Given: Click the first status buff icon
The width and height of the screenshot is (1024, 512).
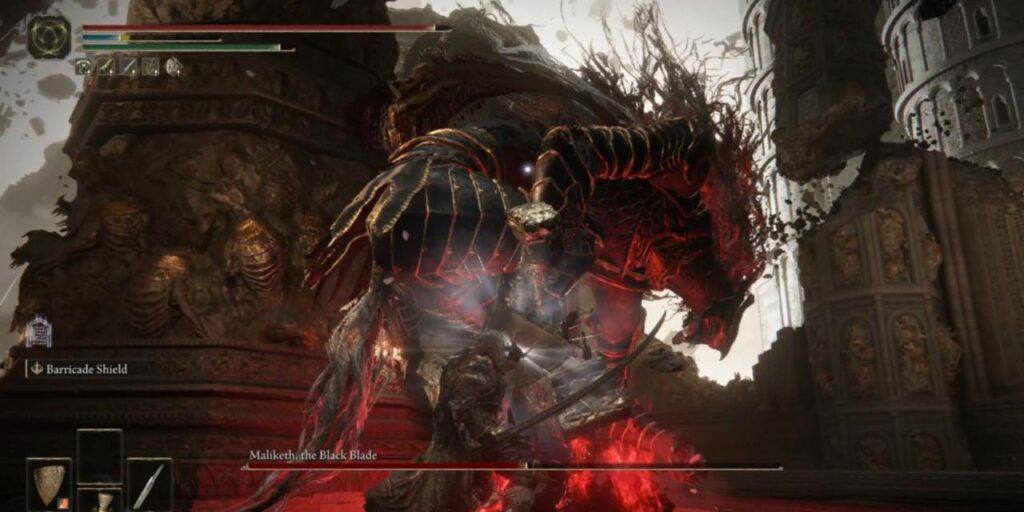Looking at the screenshot, I should [84, 66].
